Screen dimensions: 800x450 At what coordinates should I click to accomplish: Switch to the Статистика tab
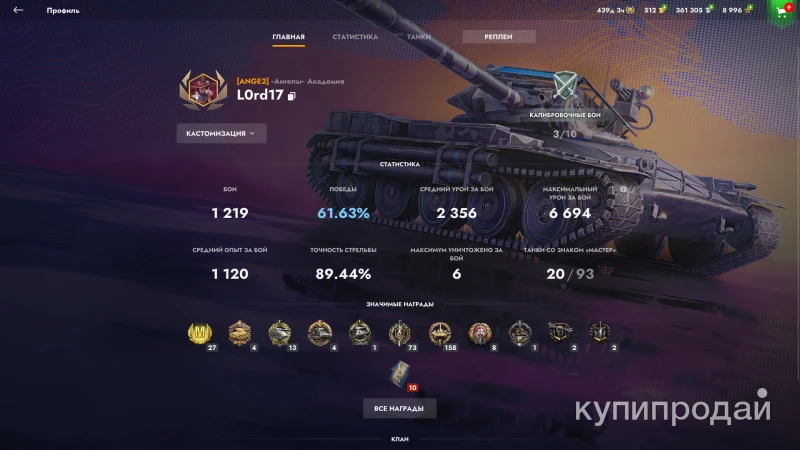[x=355, y=37]
